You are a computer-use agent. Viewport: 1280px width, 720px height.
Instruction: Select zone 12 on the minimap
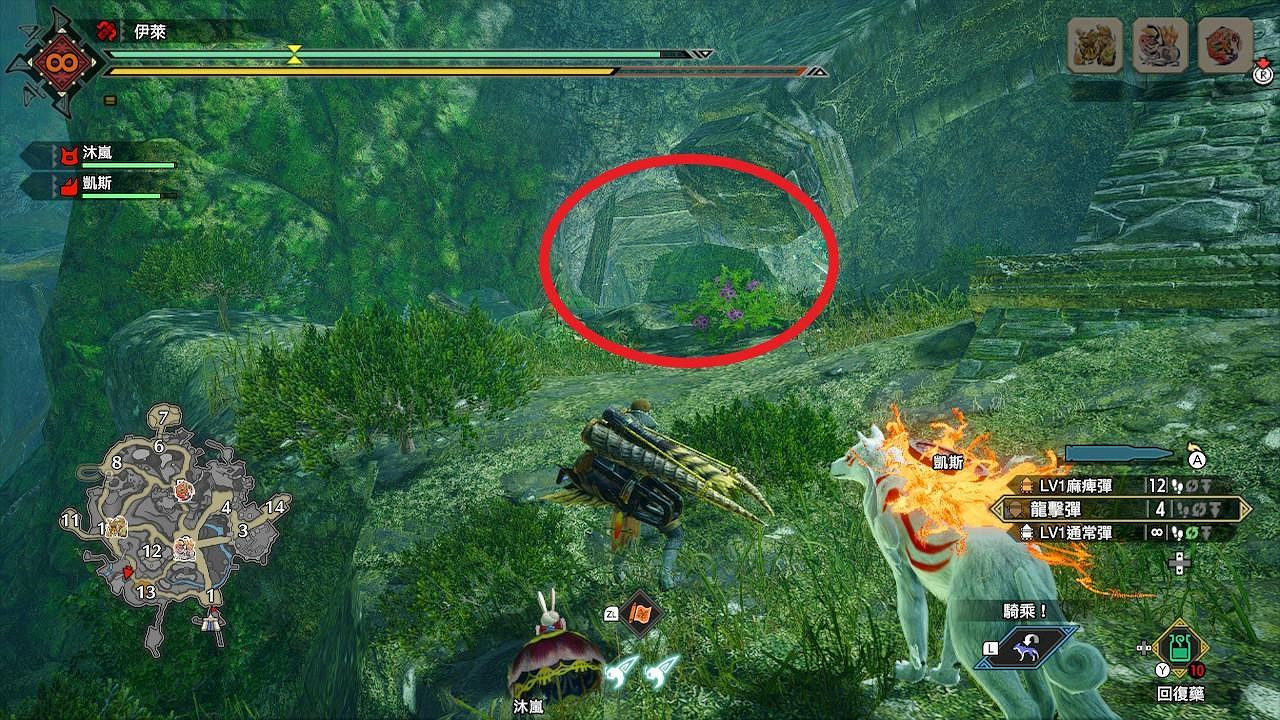point(152,549)
